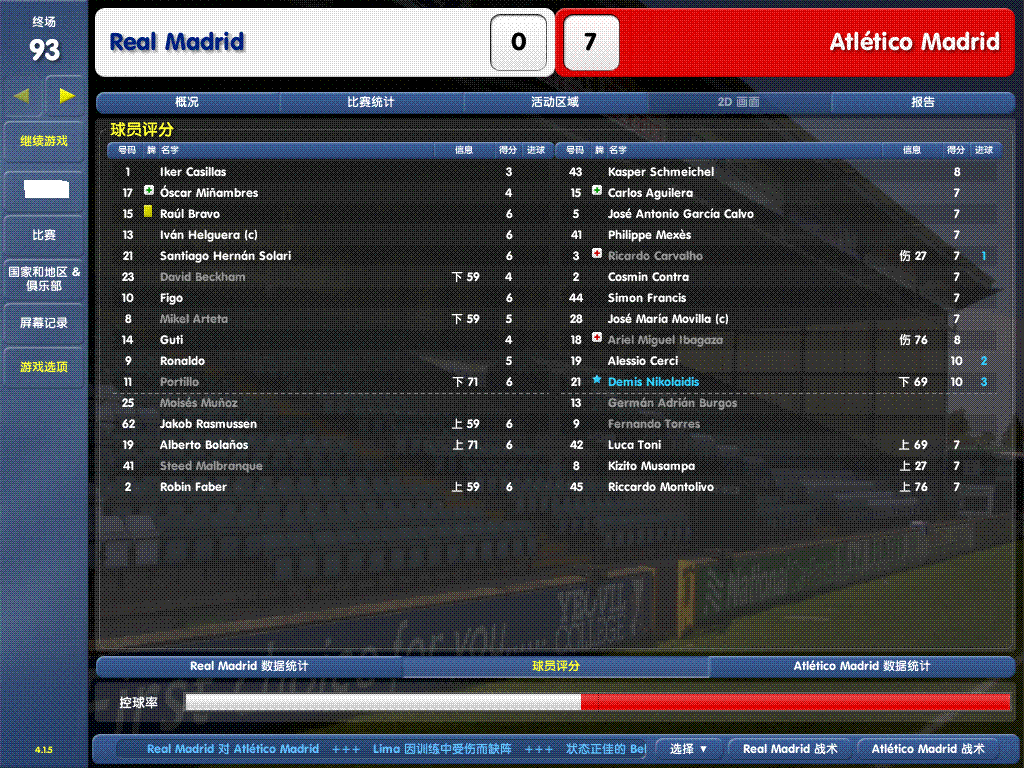Image resolution: width=1024 pixels, height=768 pixels.
Task: Select player Iker Casillas
Action: point(193,172)
